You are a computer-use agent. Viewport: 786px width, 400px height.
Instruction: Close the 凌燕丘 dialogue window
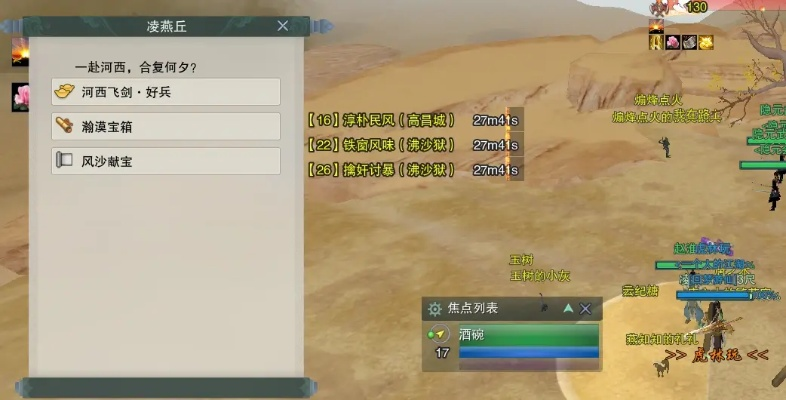pos(283,26)
